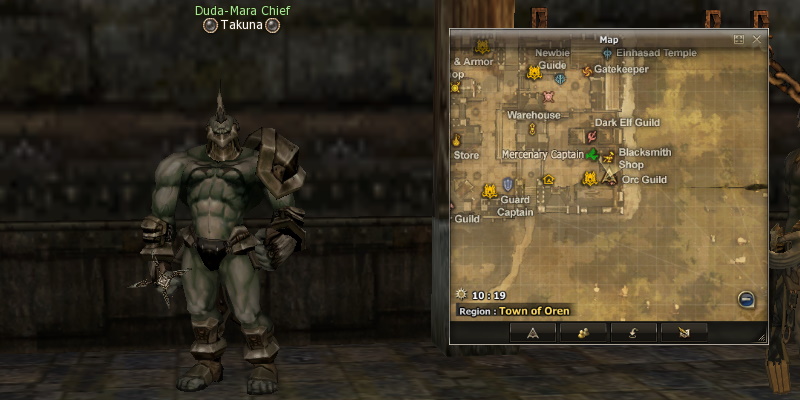
Task: Select the Blacksmith Shop marker
Action: (608, 154)
